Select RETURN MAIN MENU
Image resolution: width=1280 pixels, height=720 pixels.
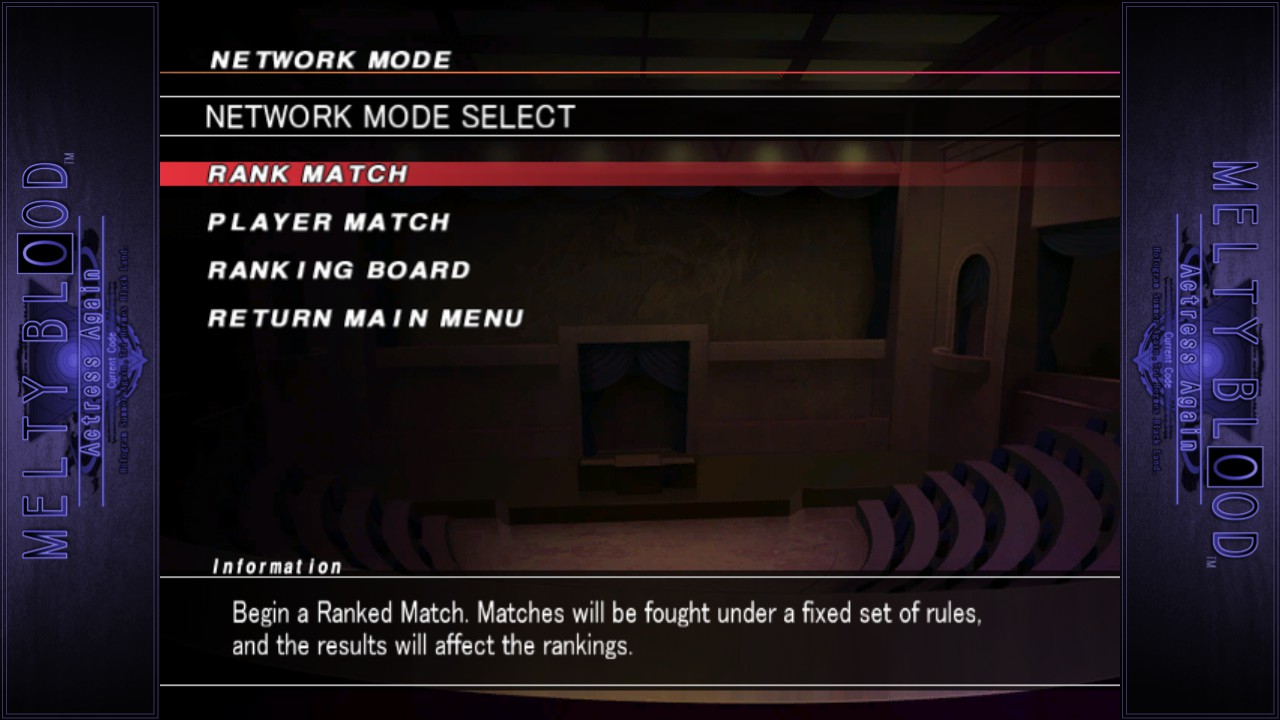click(364, 318)
